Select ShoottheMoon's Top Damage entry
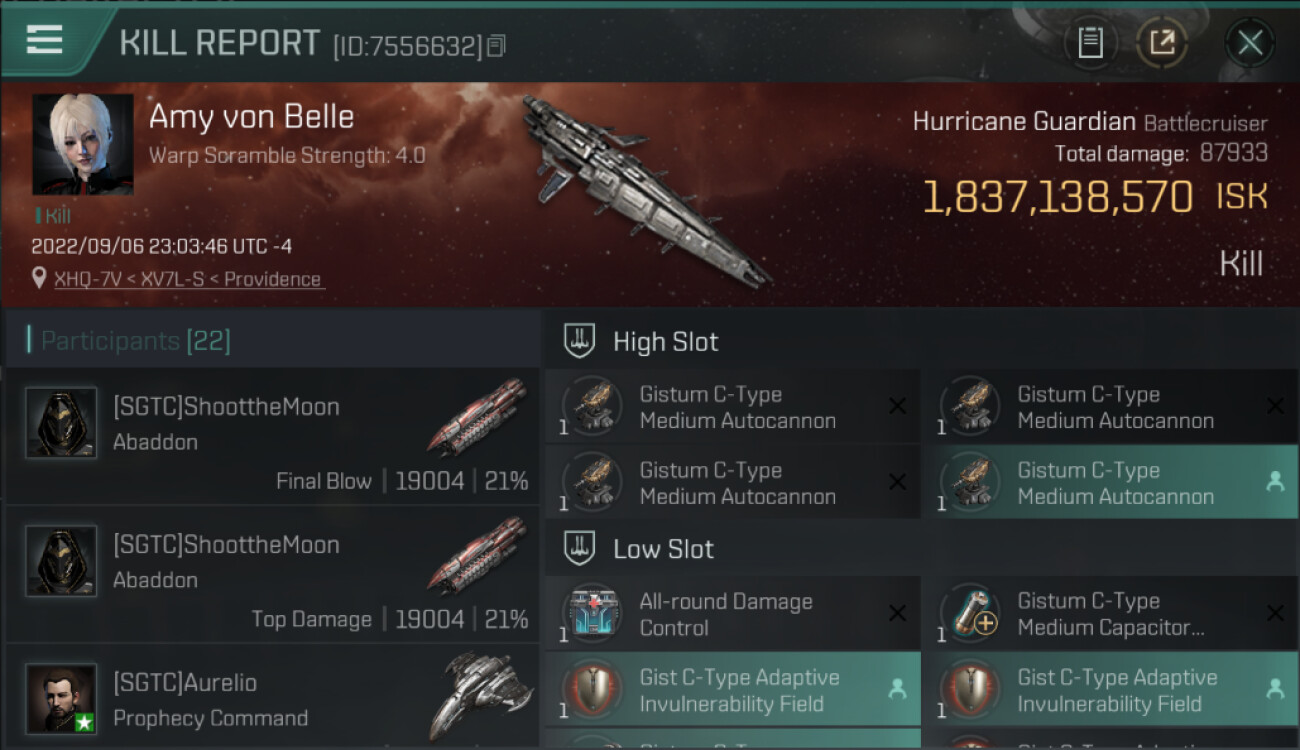 tap(272, 574)
